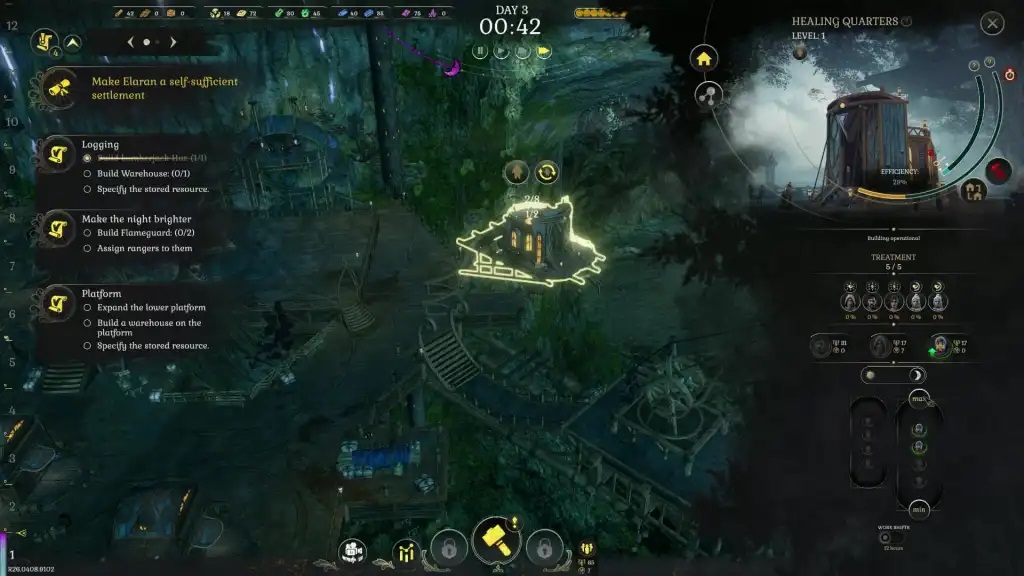Viewport: 1024px width, 576px height.
Task: Click the rotate arrows icon above building
Action: (x=547, y=172)
